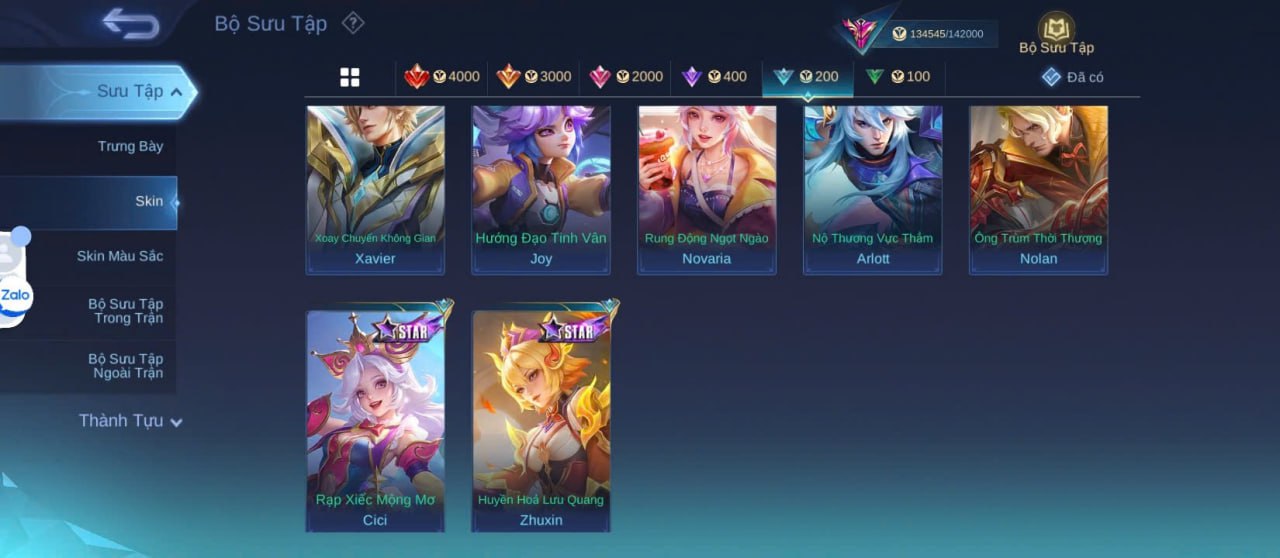Switch to the 2000 points tier tab
The height and width of the screenshot is (558, 1280).
coord(626,77)
